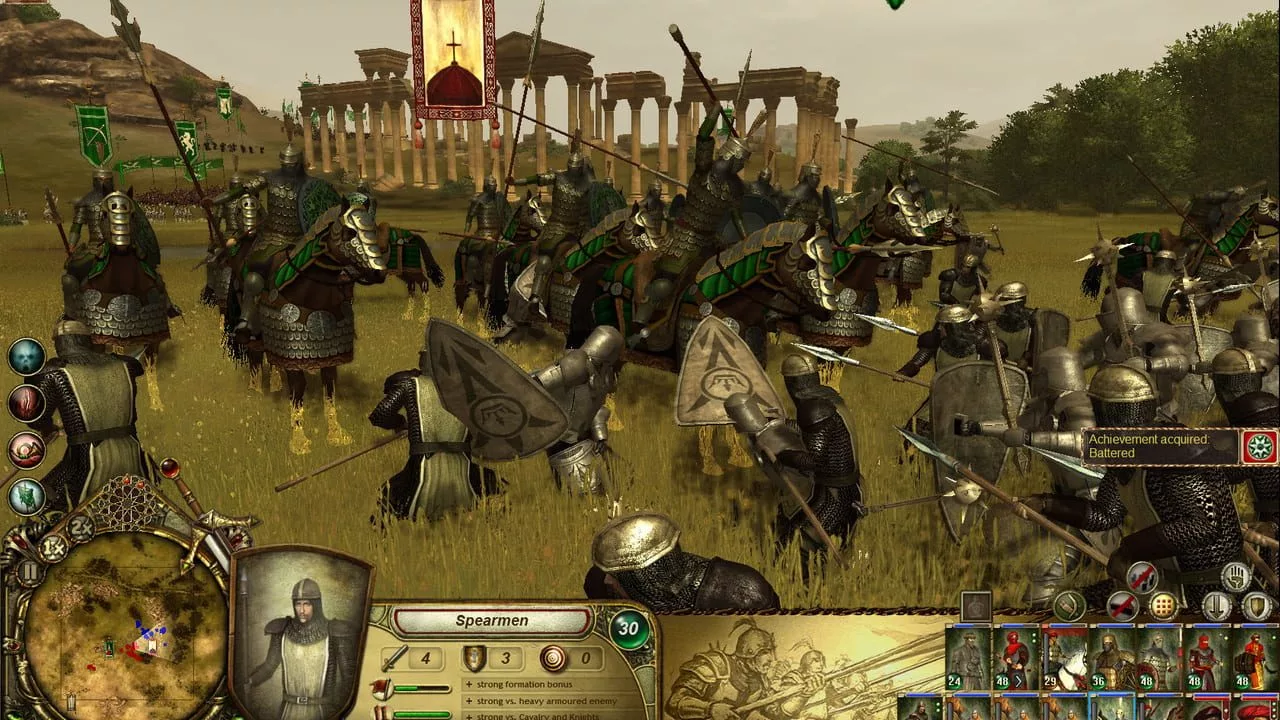
Task: Set game speed to 1x
Action: [x=53, y=547]
